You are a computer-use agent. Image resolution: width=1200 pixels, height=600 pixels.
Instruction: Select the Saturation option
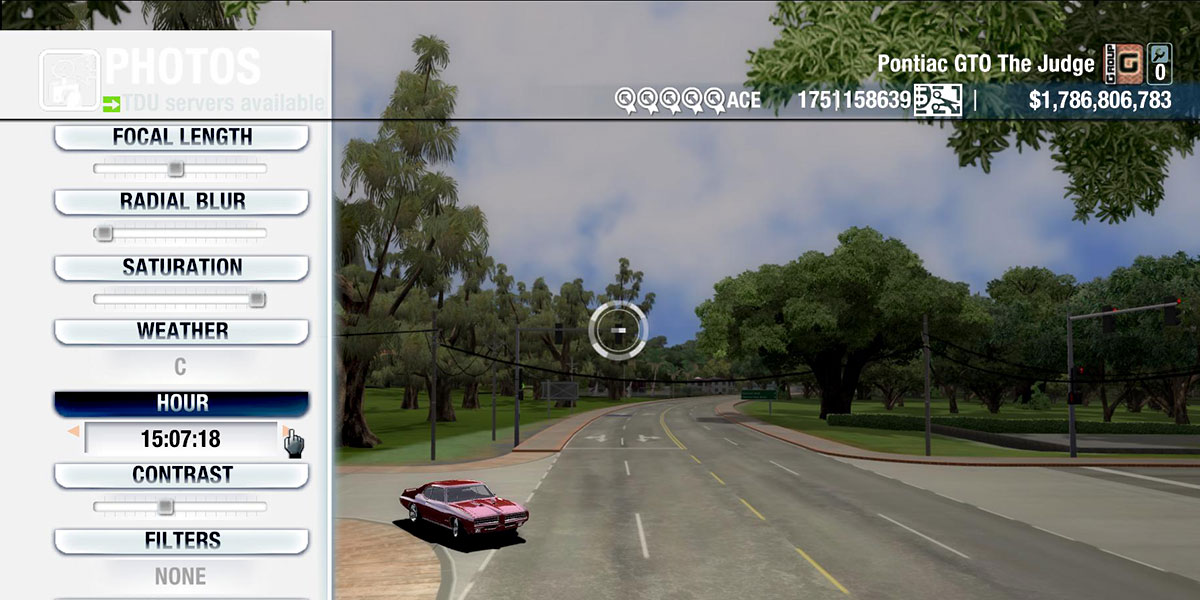(x=181, y=268)
